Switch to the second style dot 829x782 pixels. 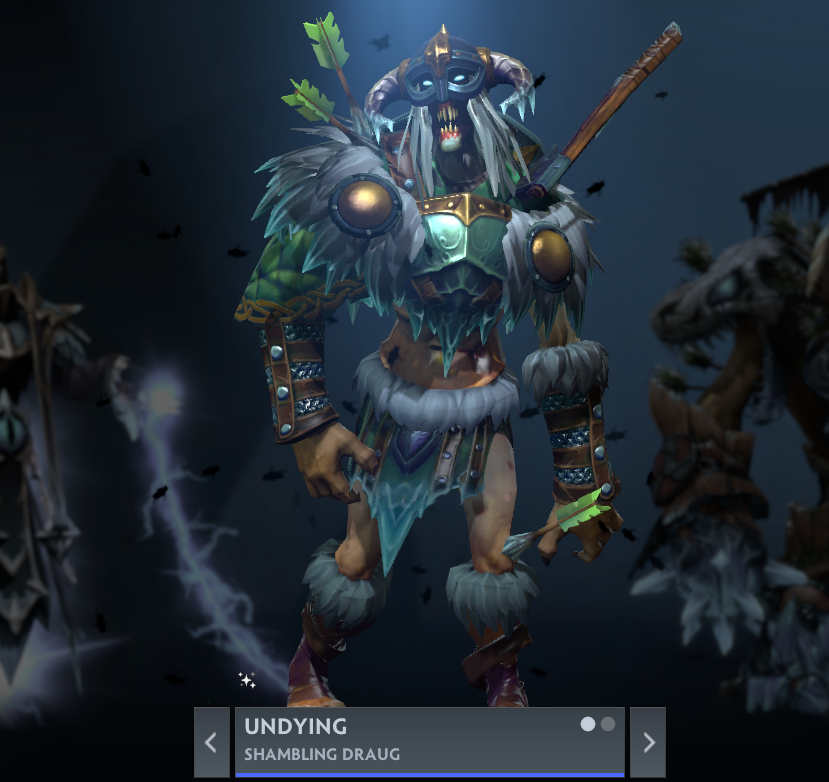608,724
